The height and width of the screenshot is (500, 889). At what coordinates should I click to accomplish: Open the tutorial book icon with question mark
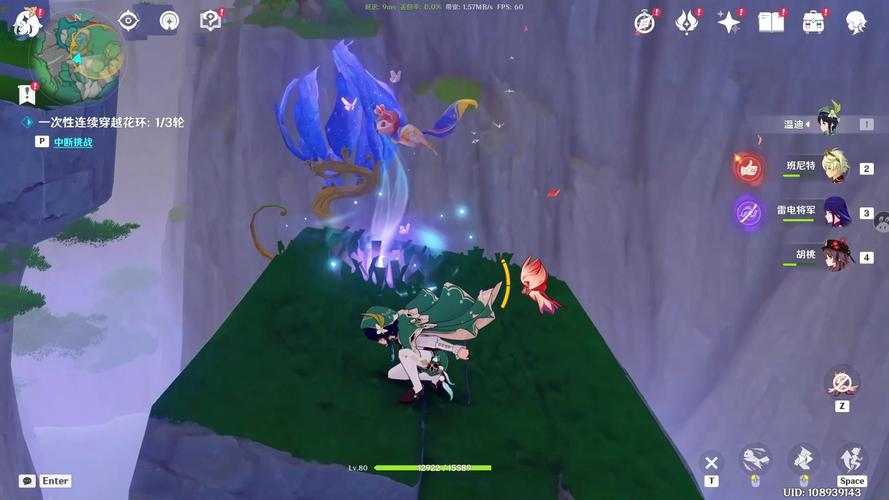point(210,20)
